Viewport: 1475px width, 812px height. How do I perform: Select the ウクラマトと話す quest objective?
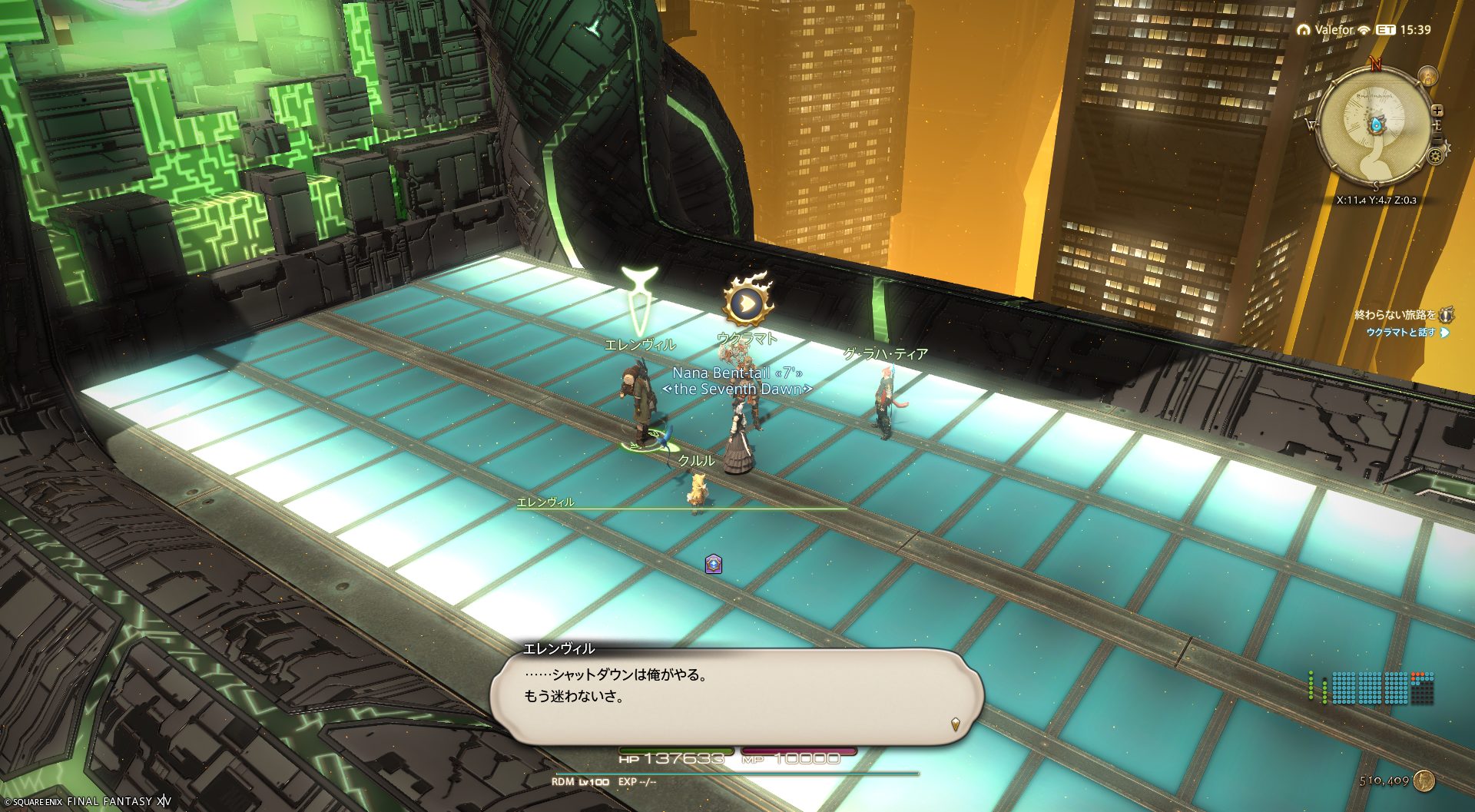[x=1400, y=333]
